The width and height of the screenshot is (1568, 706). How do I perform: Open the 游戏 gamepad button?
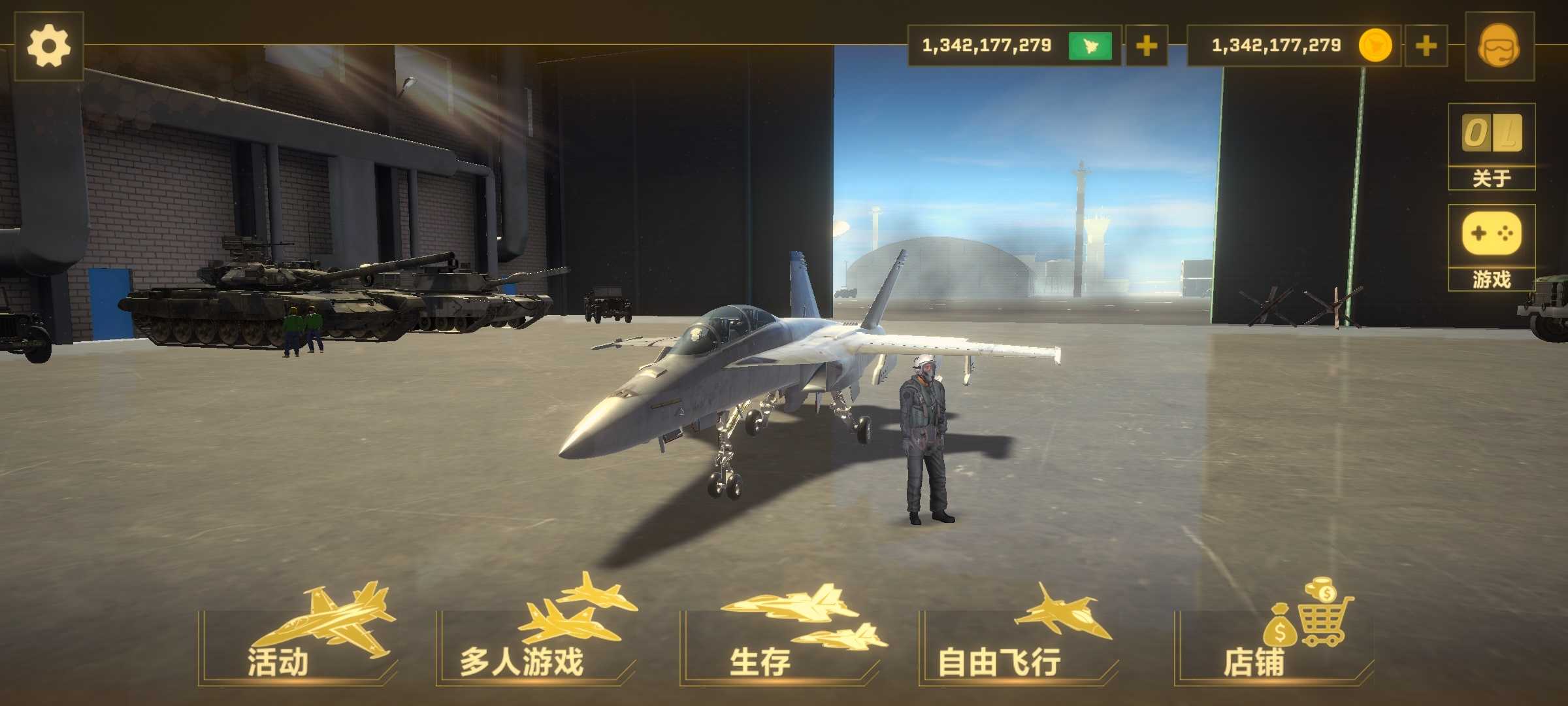[1492, 248]
